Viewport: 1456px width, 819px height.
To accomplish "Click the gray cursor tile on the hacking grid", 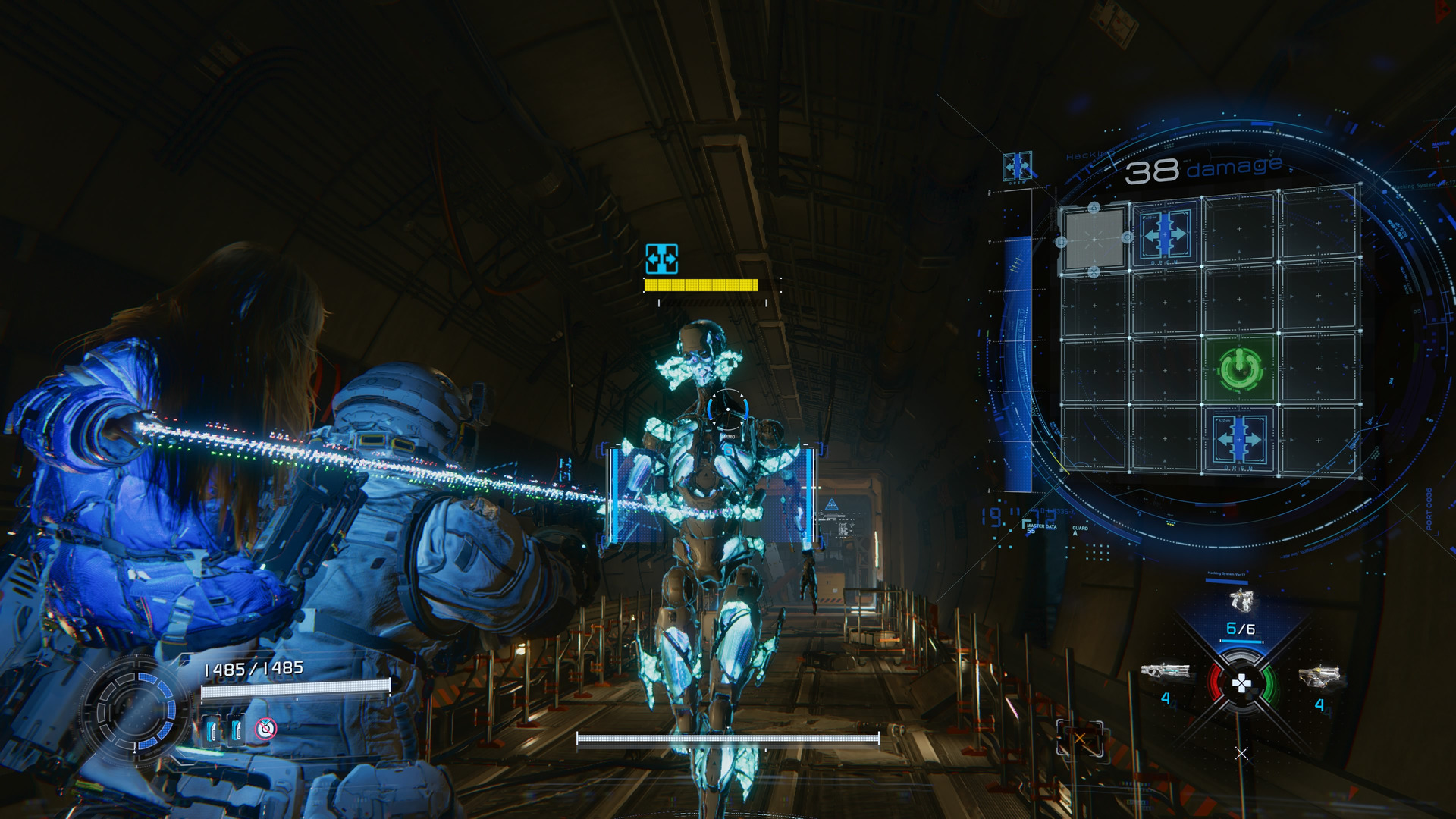I will (1094, 240).
